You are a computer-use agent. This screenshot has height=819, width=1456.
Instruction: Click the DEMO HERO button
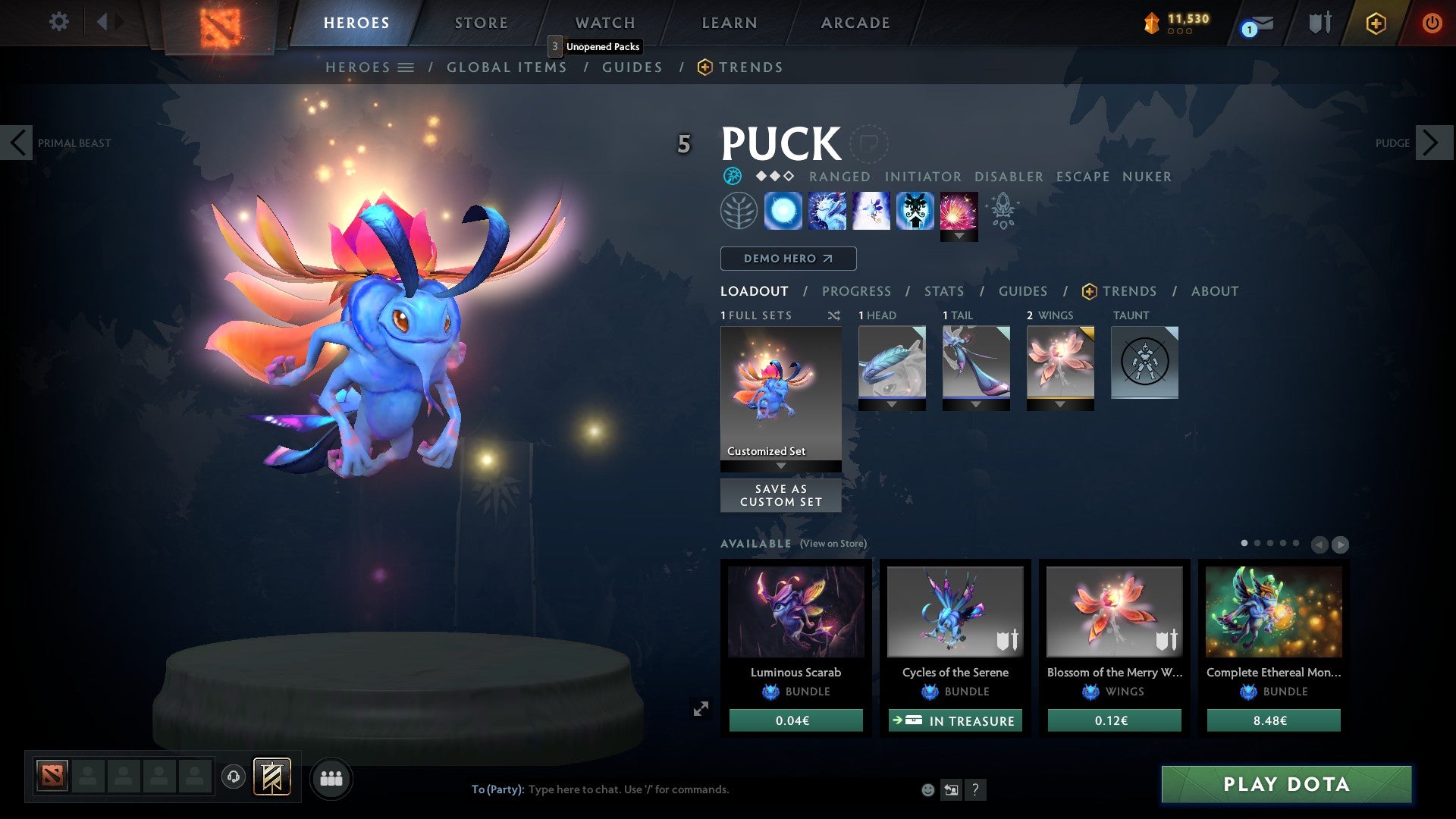pos(787,258)
